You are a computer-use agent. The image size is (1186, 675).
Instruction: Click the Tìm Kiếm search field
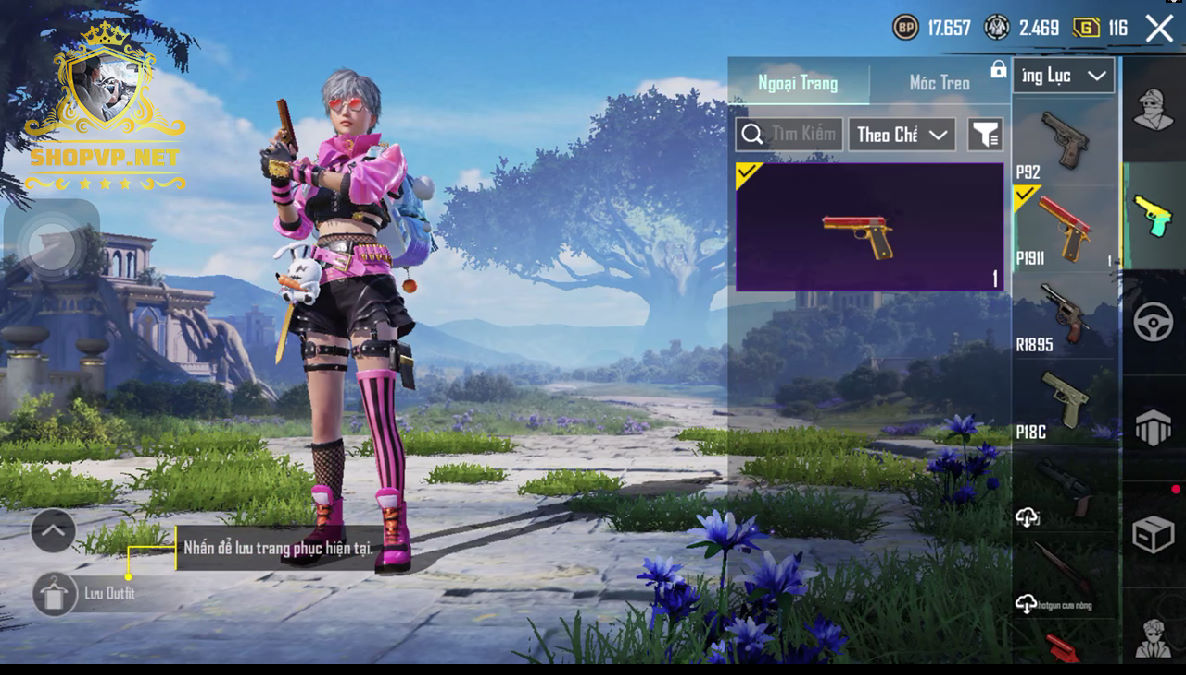coord(788,134)
